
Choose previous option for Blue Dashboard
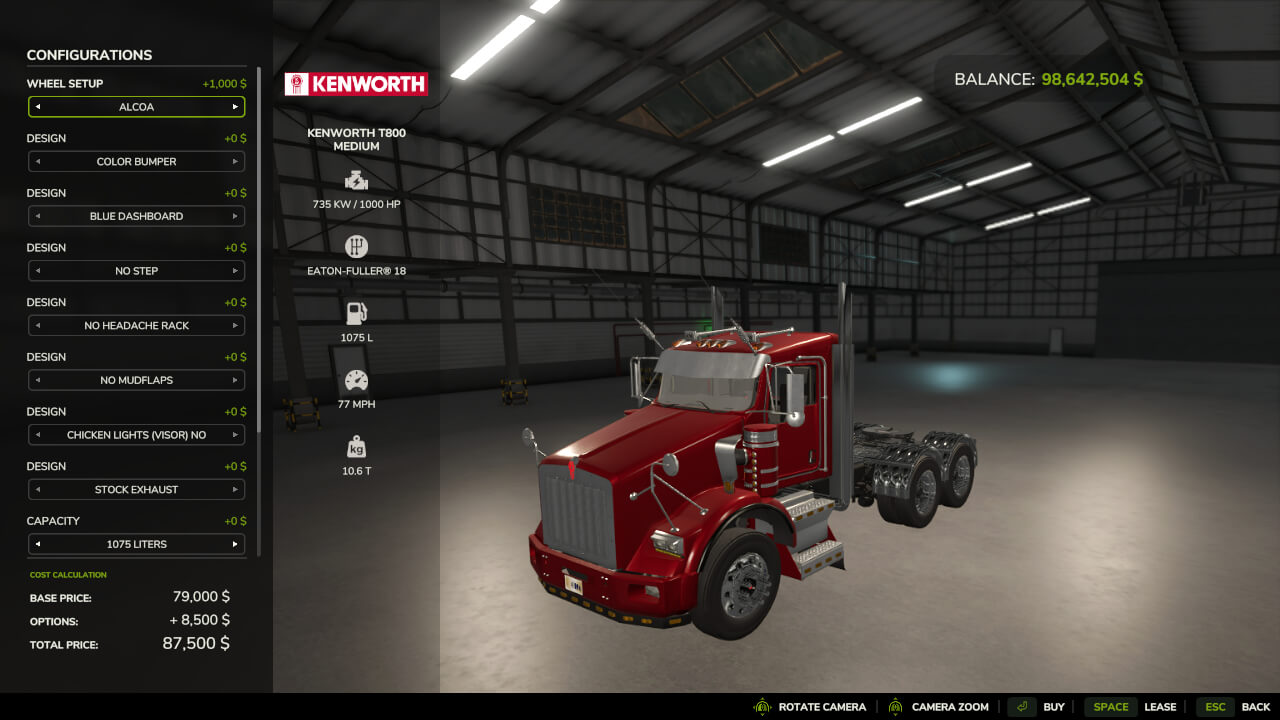pos(38,216)
